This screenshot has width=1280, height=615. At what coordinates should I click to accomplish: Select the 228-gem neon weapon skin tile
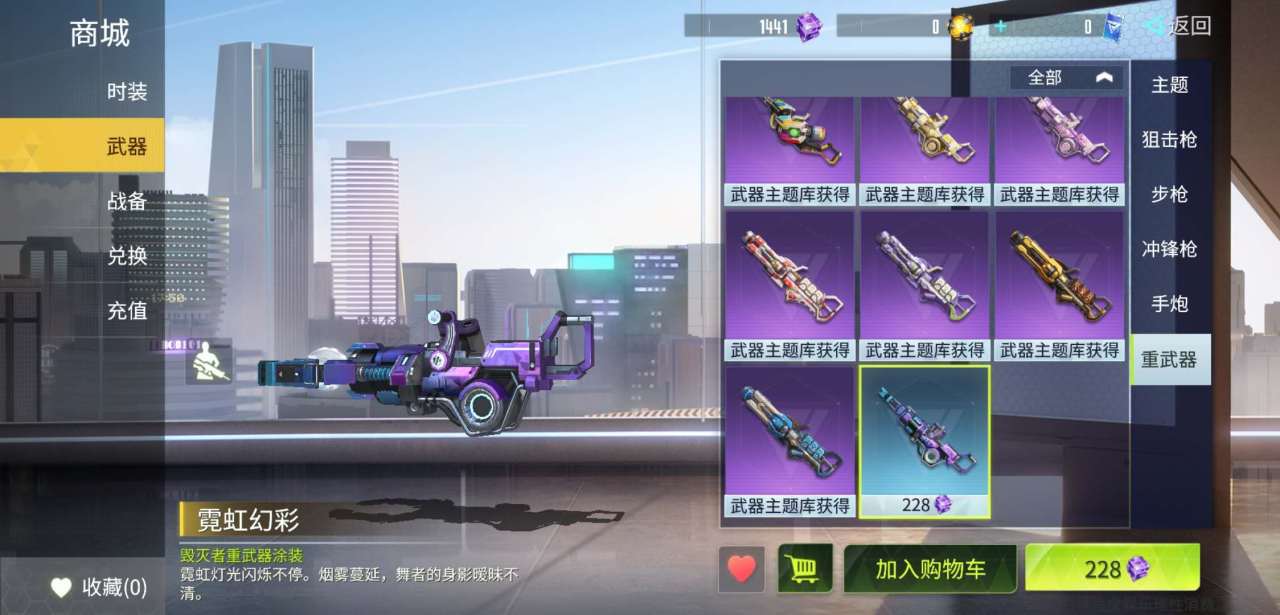(x=925, y=440)
